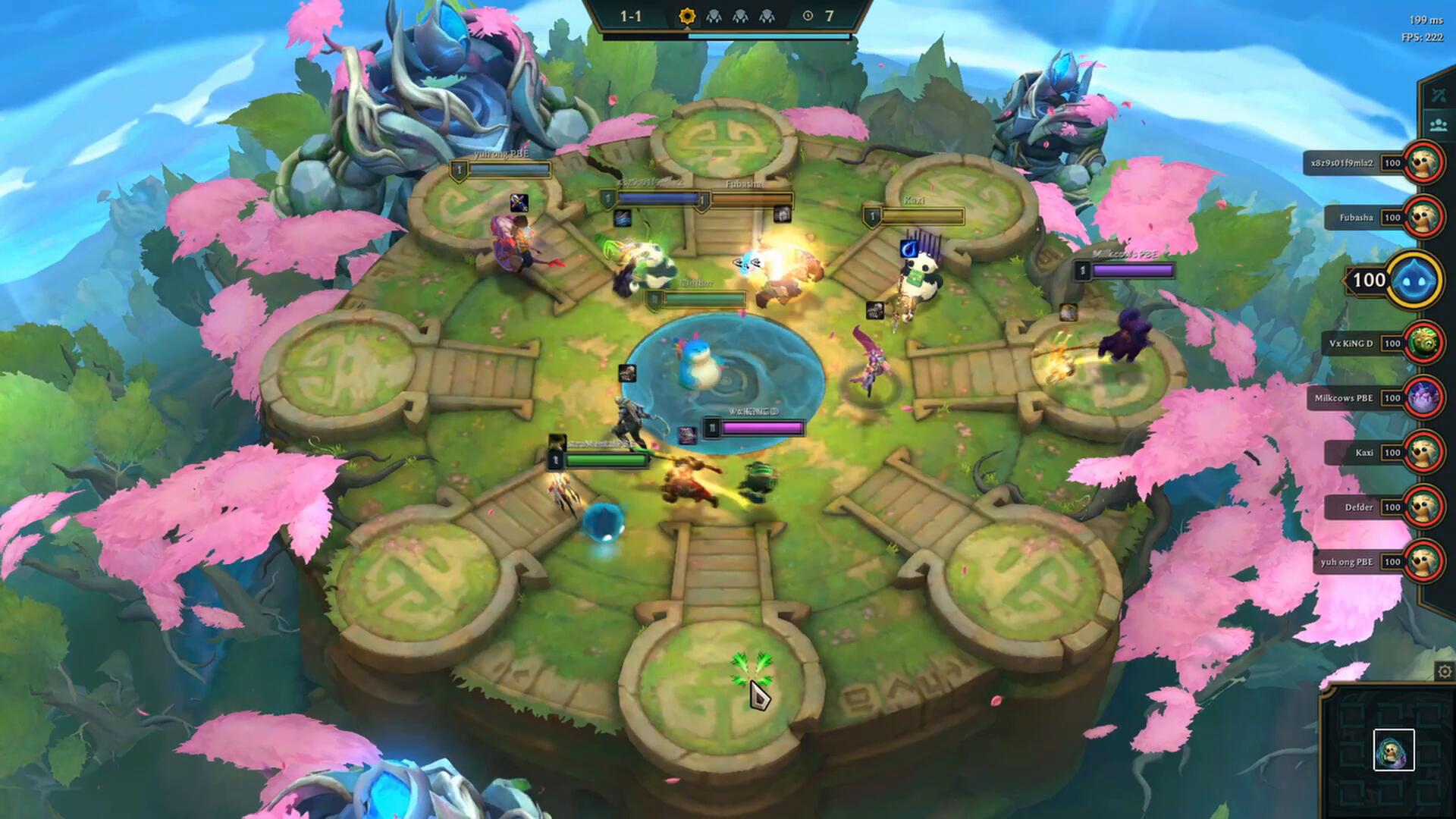
Task: Switch to the players scoreboard tab
Action: [1438, 124]
